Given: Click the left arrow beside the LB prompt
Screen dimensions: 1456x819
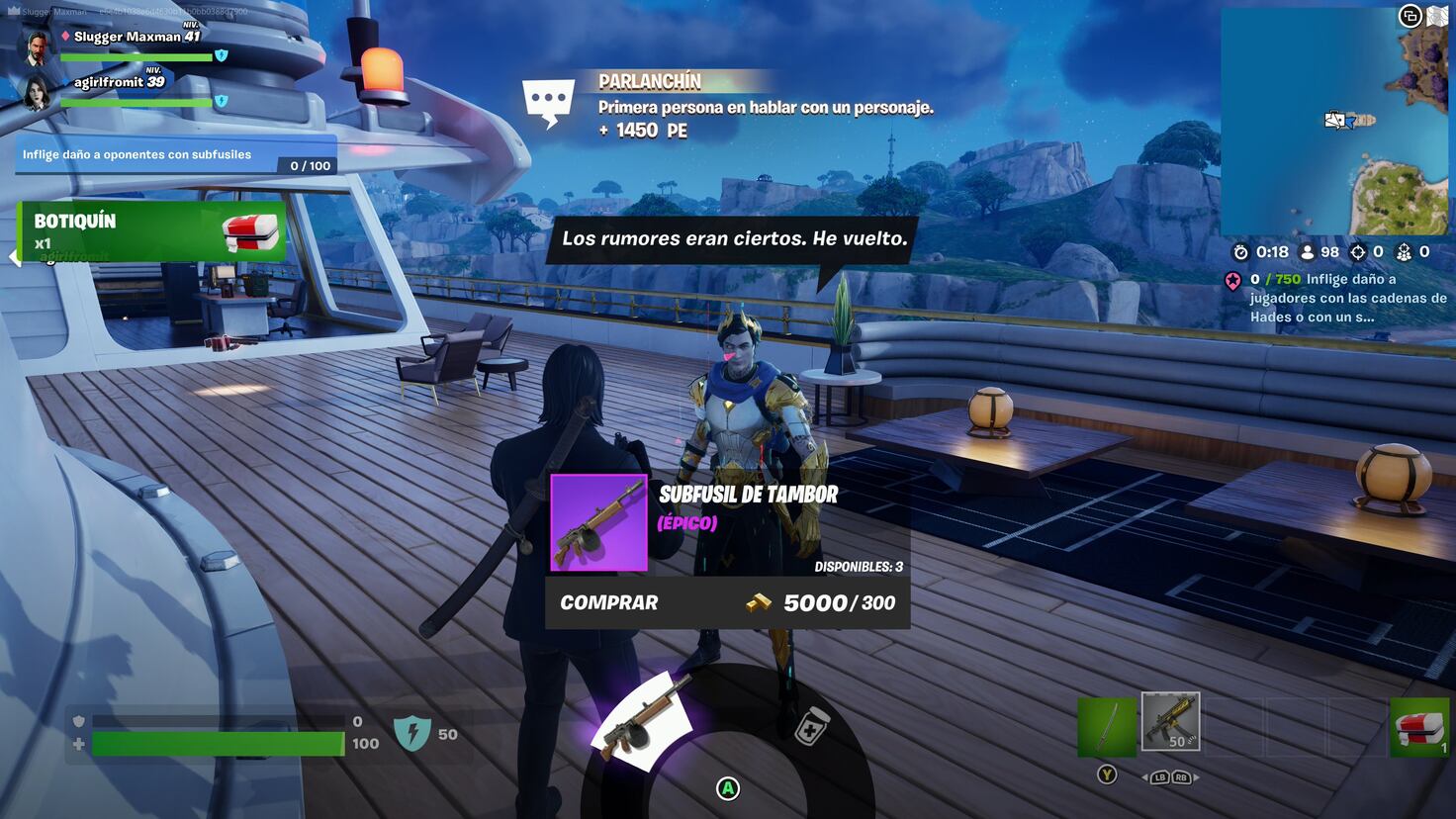Looking at the screenshot, I should [x=1146, y=777].
